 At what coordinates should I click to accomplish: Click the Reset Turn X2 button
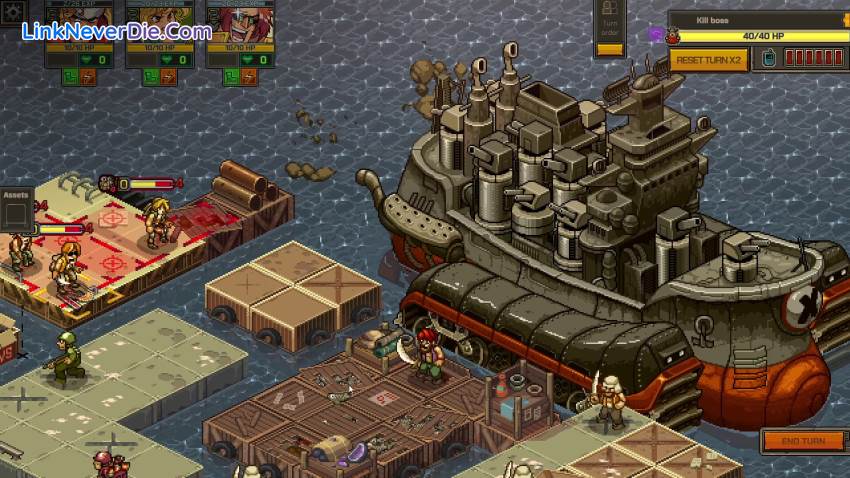click(x=709, y=59)
